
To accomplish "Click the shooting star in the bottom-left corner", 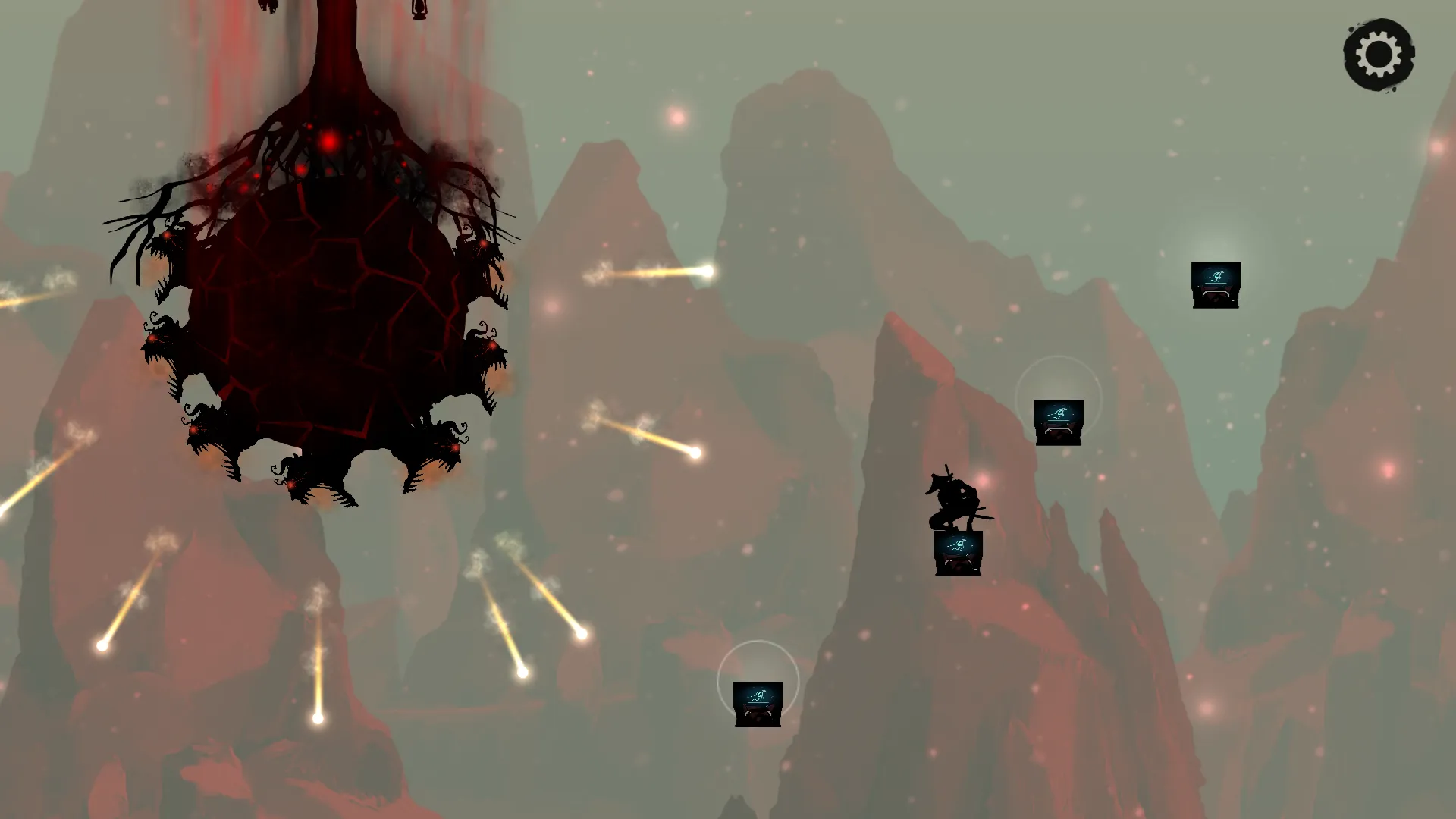I will [x=102, y=646].
